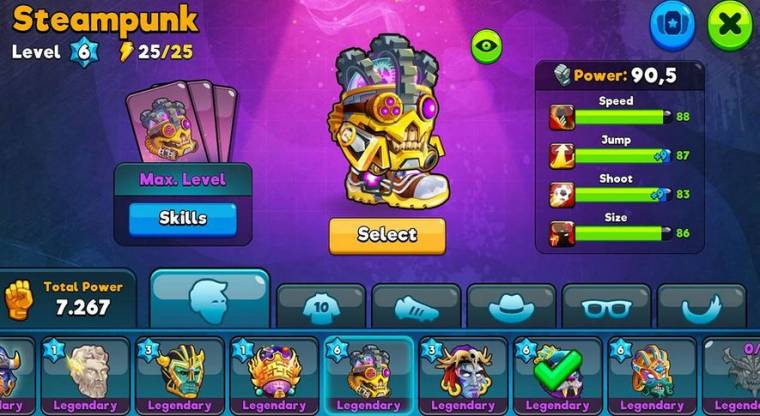
Task: Switch to the jersey number 10 tab
Action: [x=320, y=307]
